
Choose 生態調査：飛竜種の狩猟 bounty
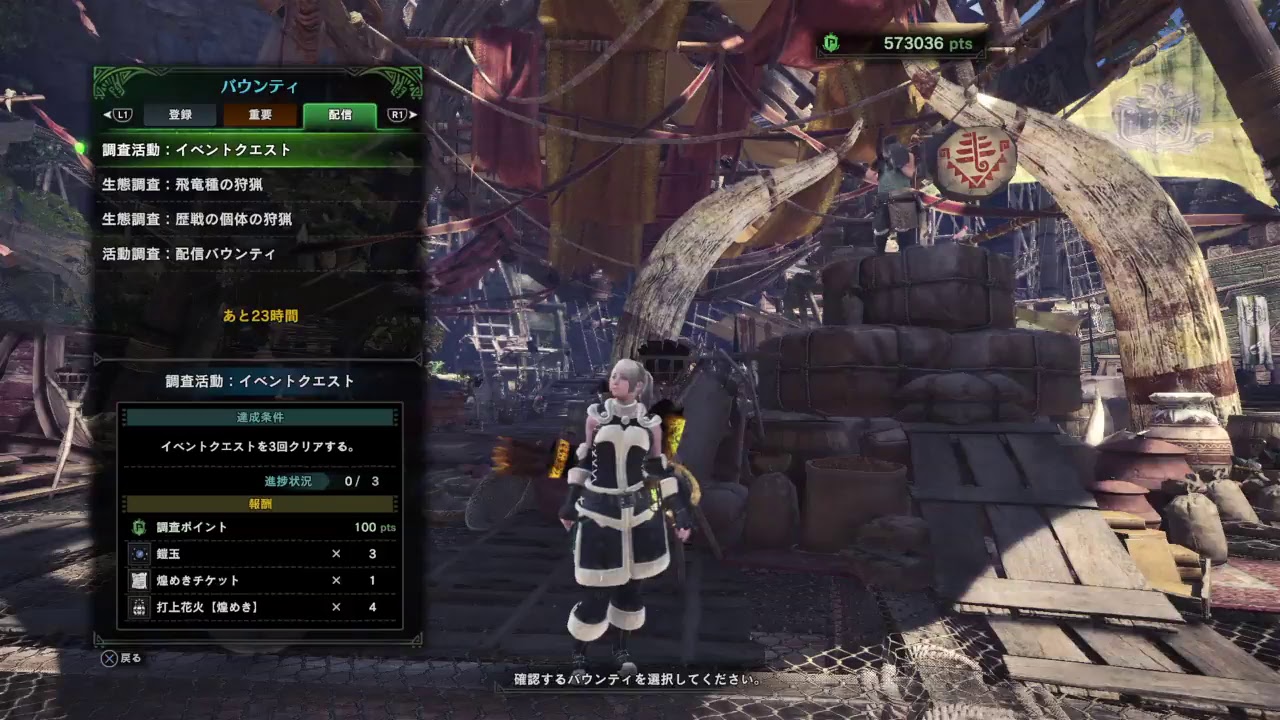[x=258, y=185]
